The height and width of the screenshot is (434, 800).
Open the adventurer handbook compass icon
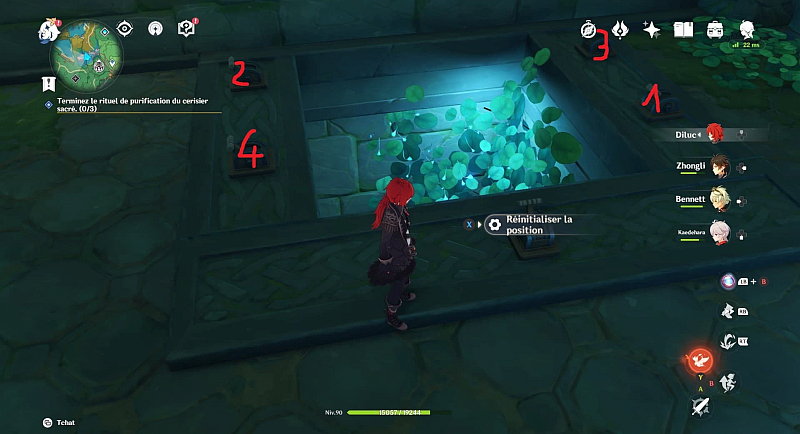pos(589,30)
